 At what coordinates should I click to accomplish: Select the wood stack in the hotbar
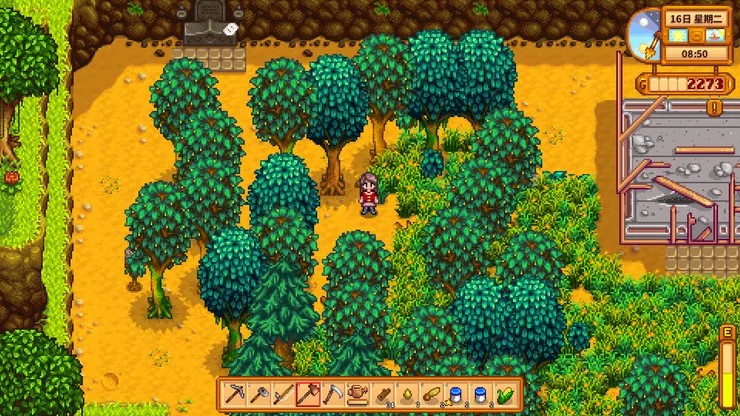point(382,395)
